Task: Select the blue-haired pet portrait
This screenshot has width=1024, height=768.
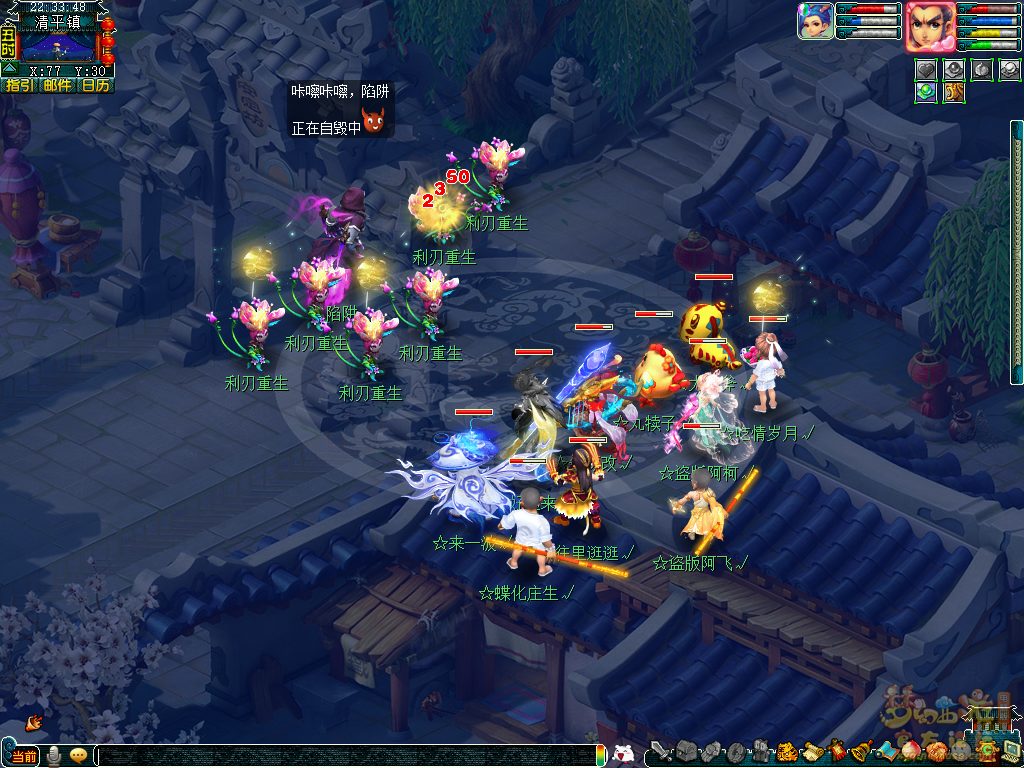Action: point(815,21)
